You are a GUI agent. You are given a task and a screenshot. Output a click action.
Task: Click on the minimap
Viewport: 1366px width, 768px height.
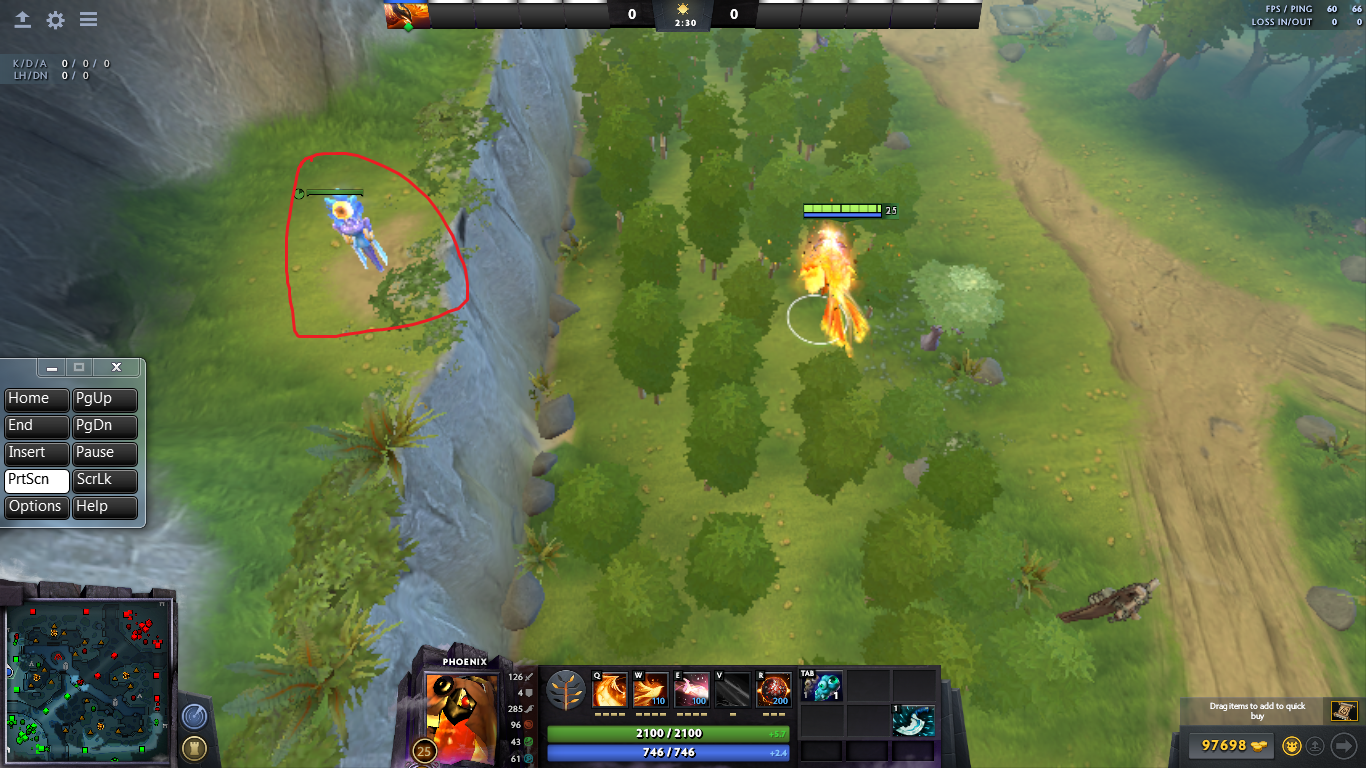[88, 682]
